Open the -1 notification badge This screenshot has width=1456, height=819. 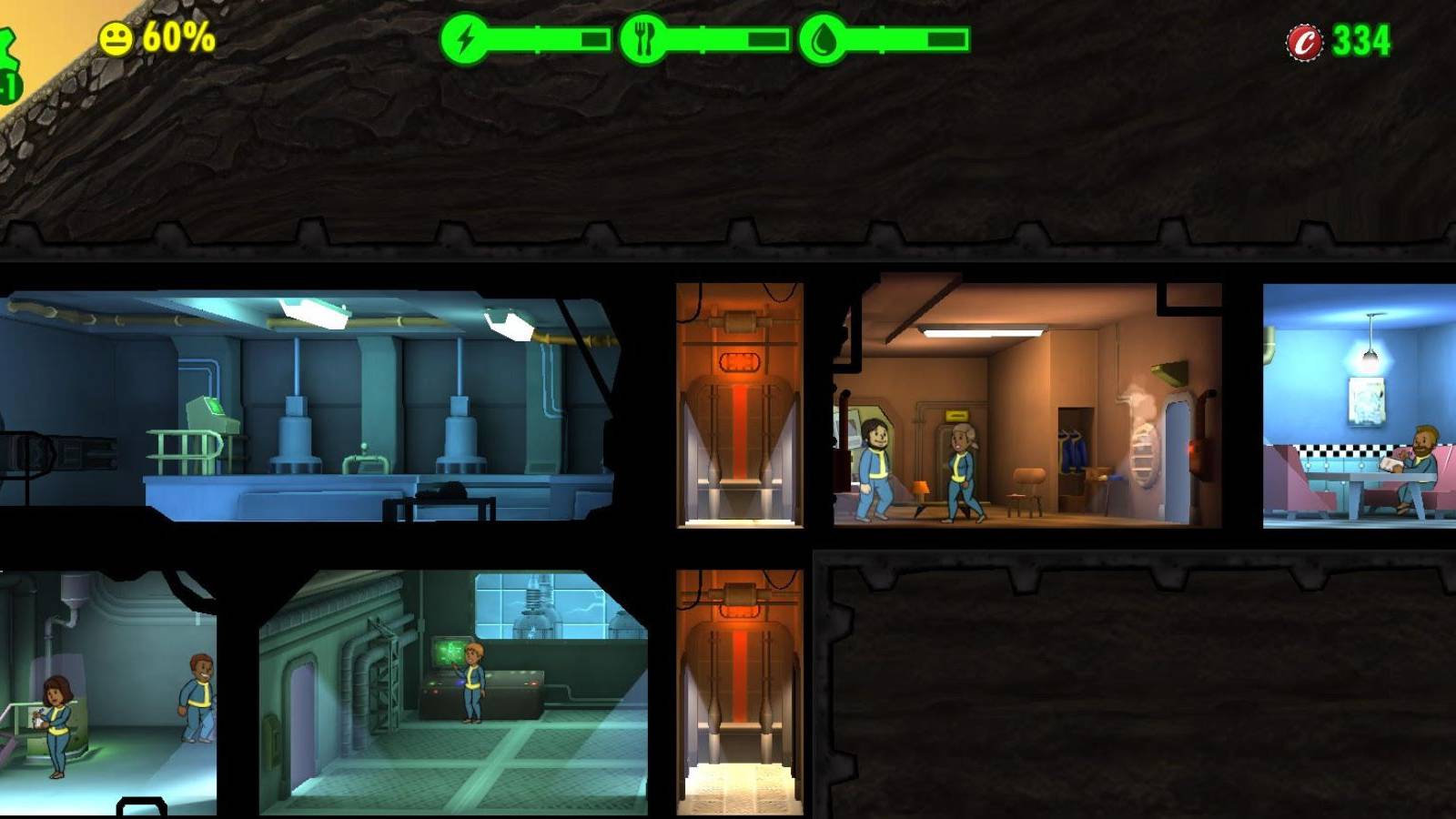point(7,82)
